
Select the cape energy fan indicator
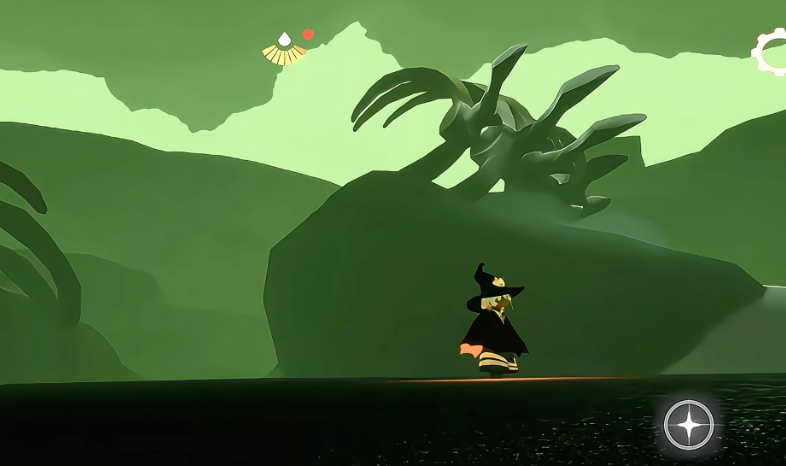coord(284,50)
